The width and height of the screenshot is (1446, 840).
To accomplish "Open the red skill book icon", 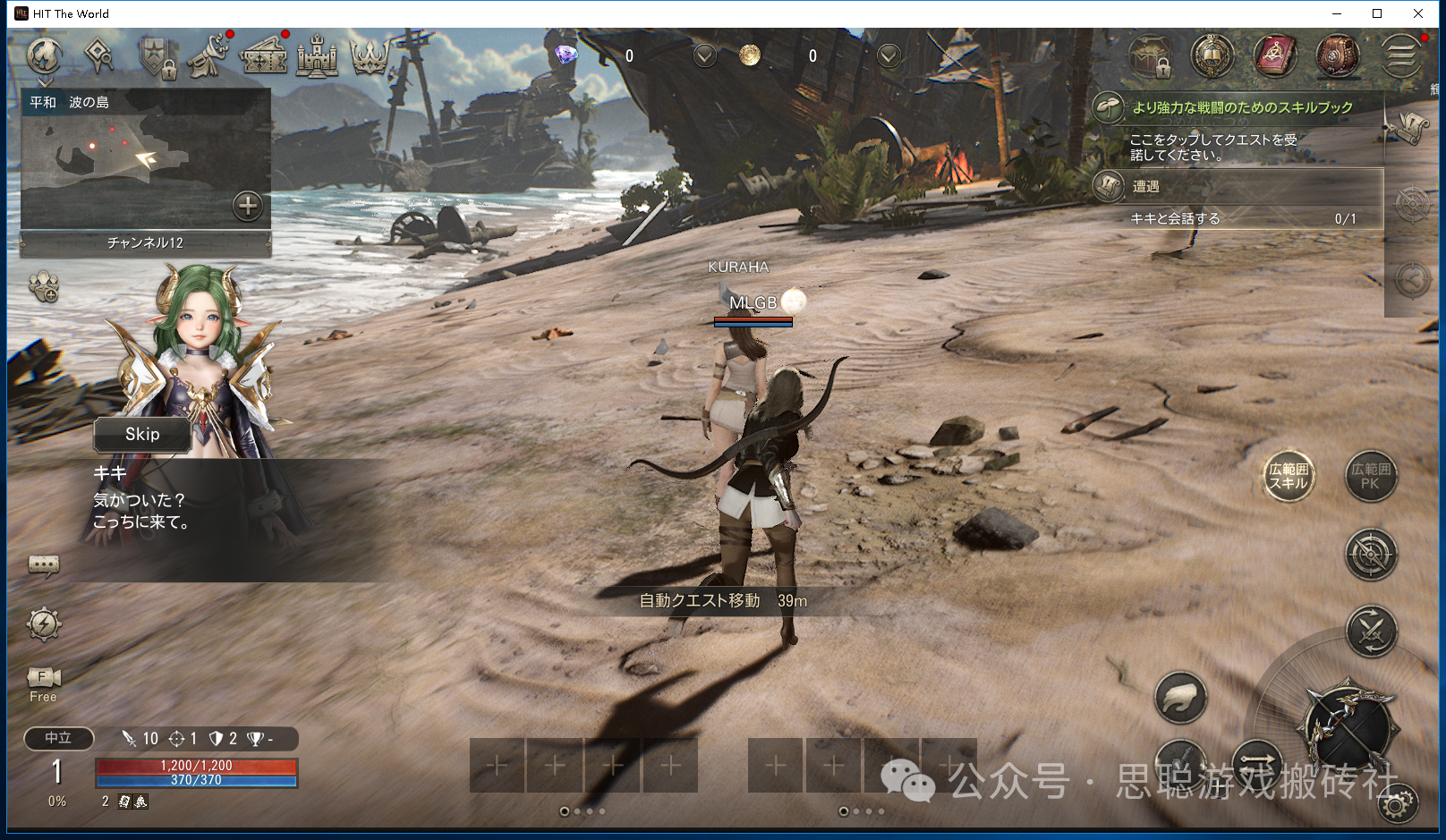I will [1275, 56].
